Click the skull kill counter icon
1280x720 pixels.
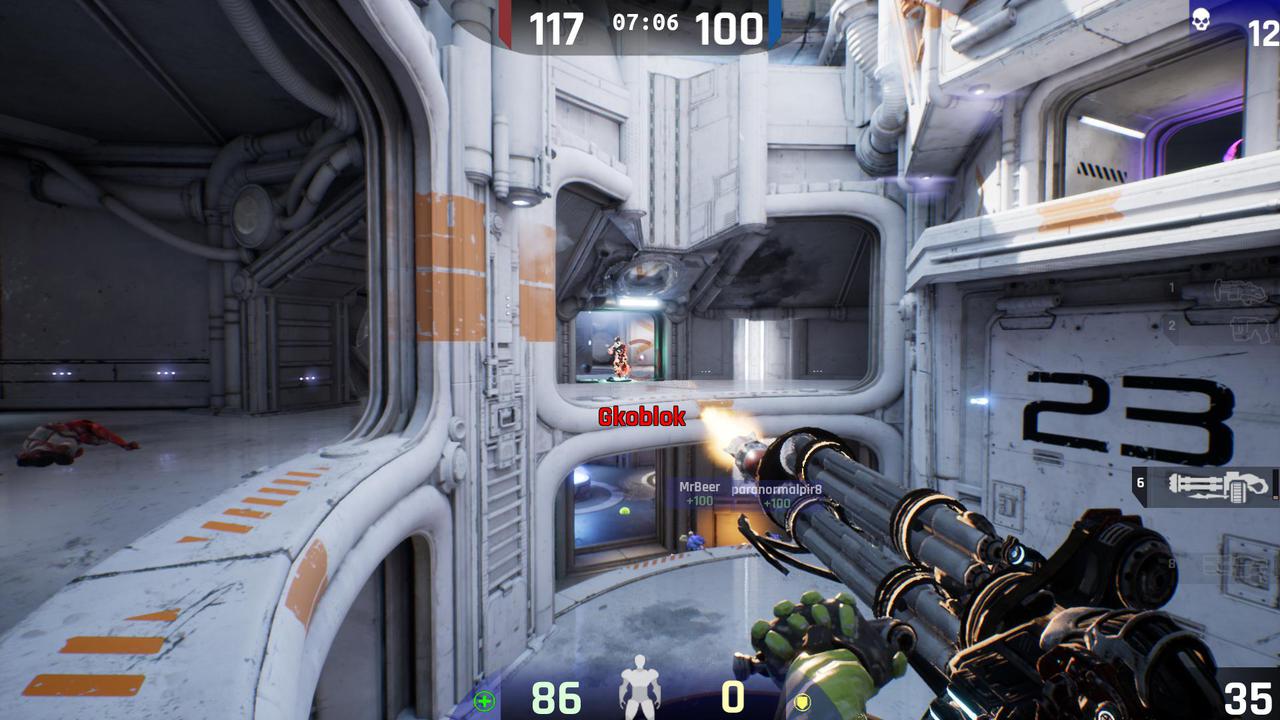pos(1201,19)
